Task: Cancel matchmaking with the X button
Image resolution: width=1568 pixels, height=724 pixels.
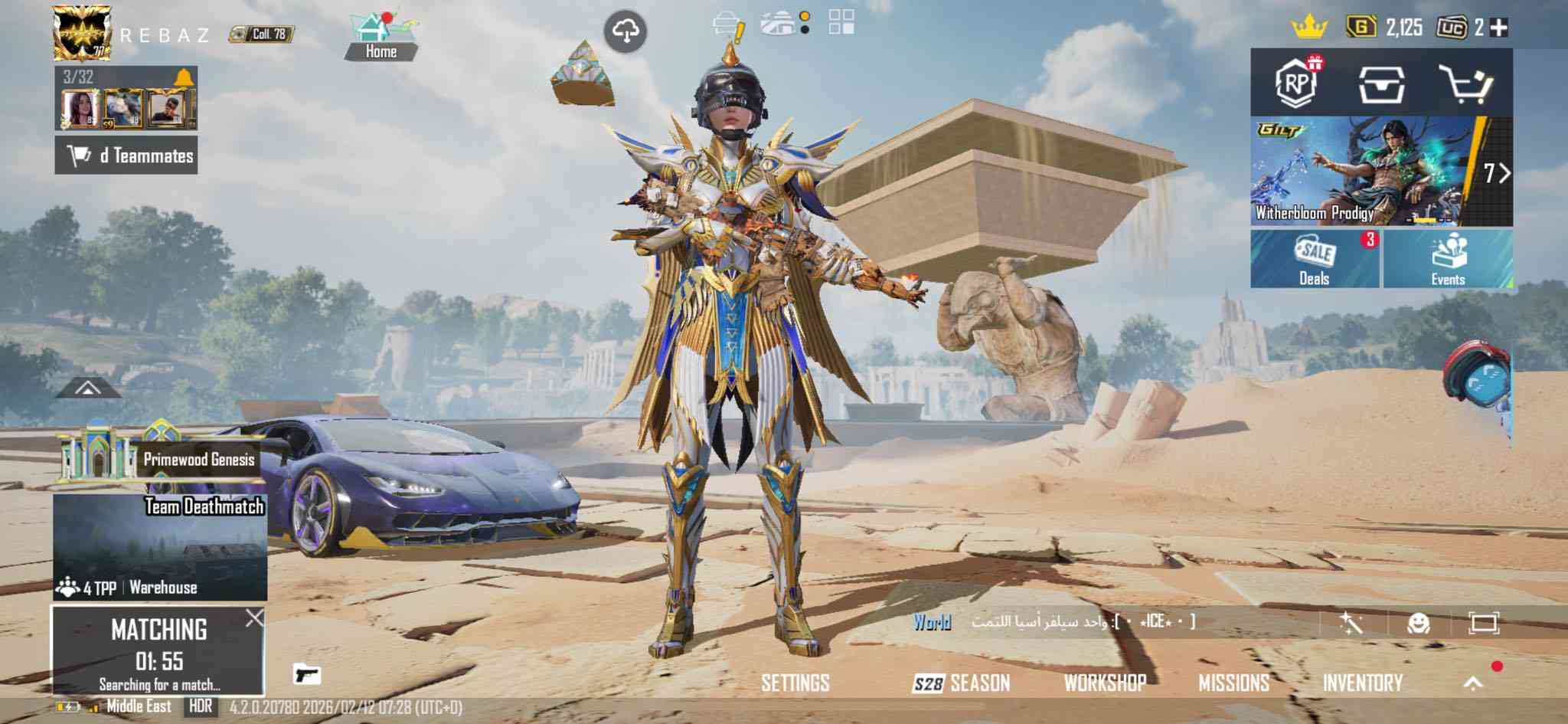Action: pos(254,618)
